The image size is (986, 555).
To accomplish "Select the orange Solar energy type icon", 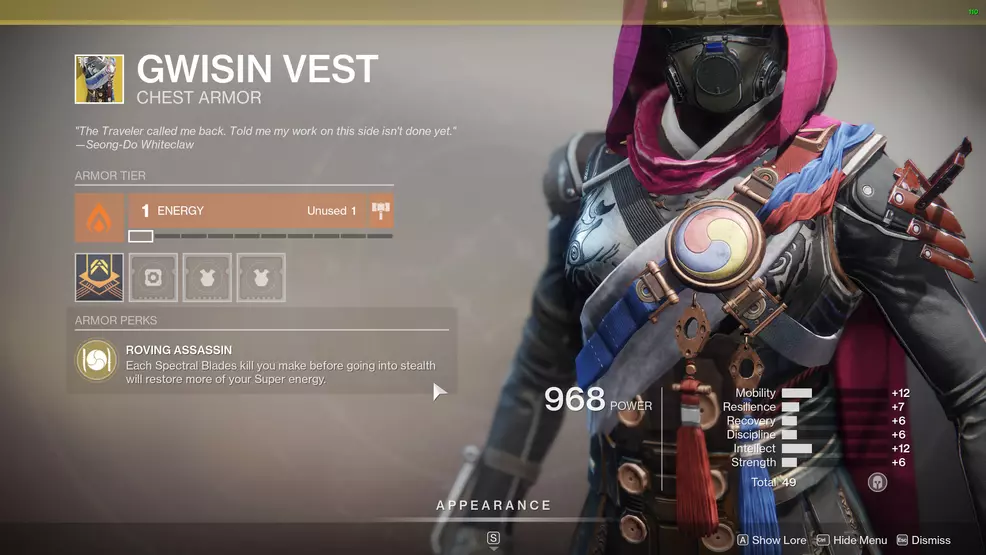I will 99,217.
